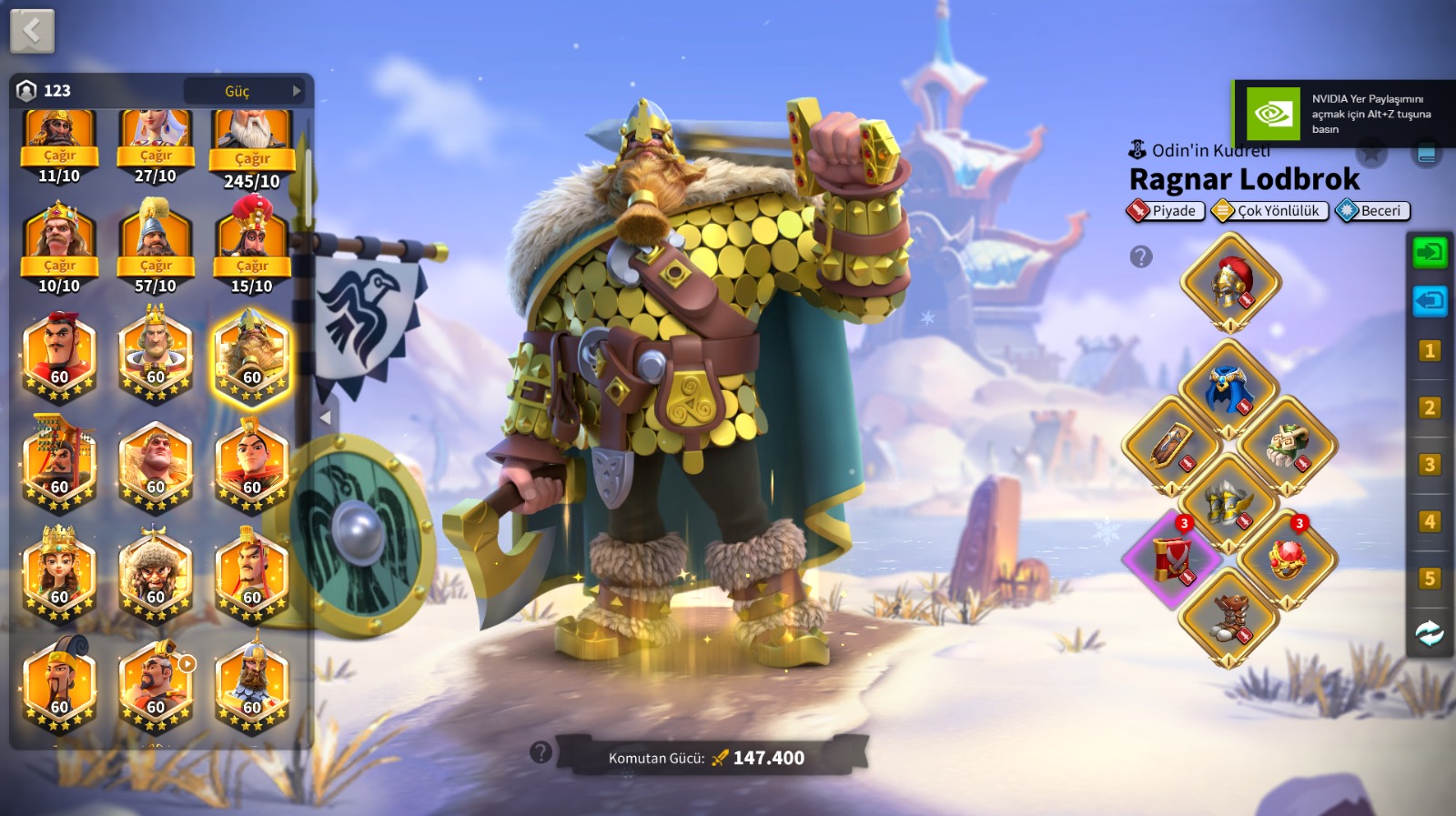This screenshot has width=1456, height=816.
Task: Open the helmet equipment slot
Action: click(1230, 282)
